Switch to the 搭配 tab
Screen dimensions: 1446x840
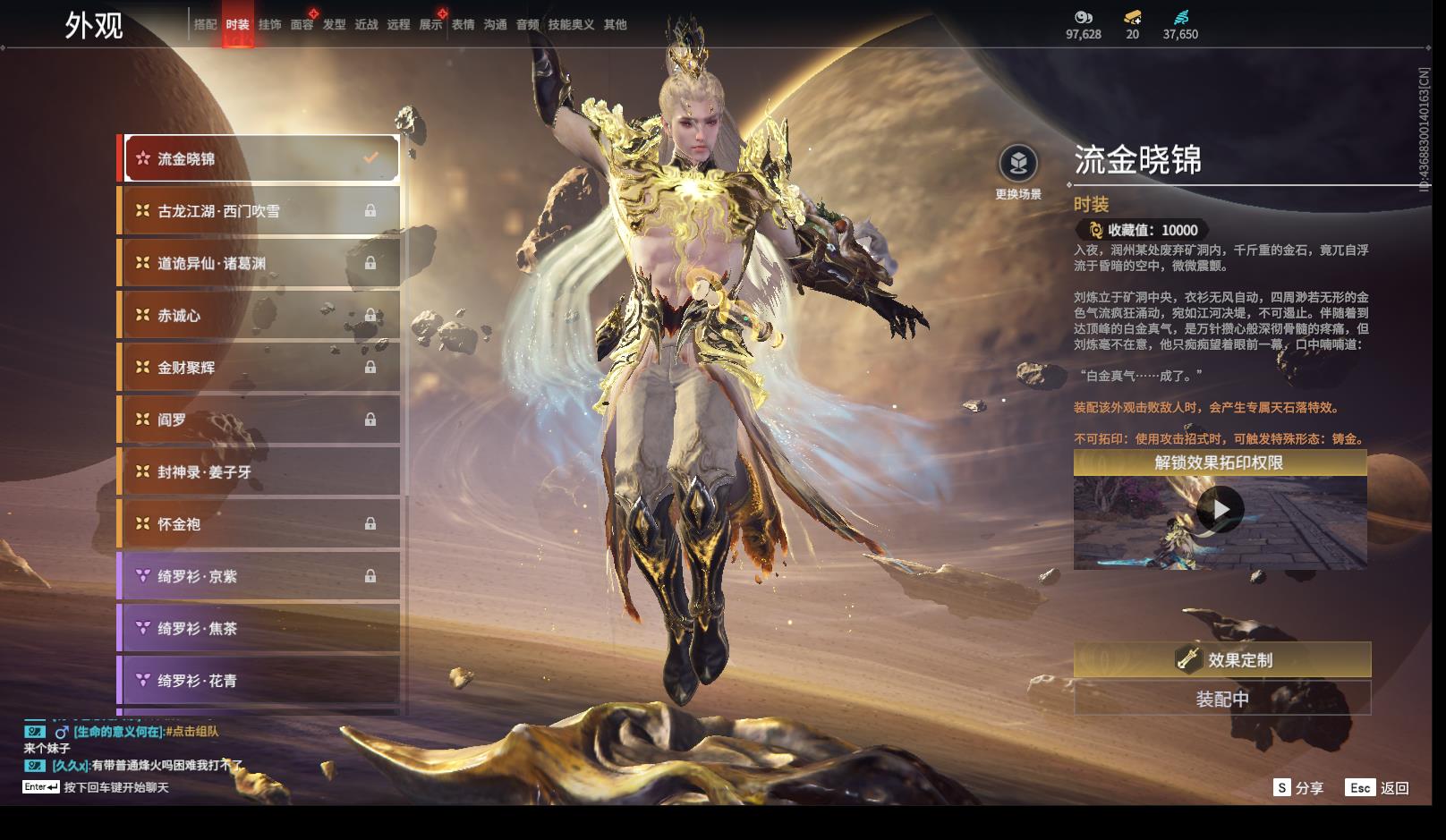pyautogui.click(x=206, y=25)
